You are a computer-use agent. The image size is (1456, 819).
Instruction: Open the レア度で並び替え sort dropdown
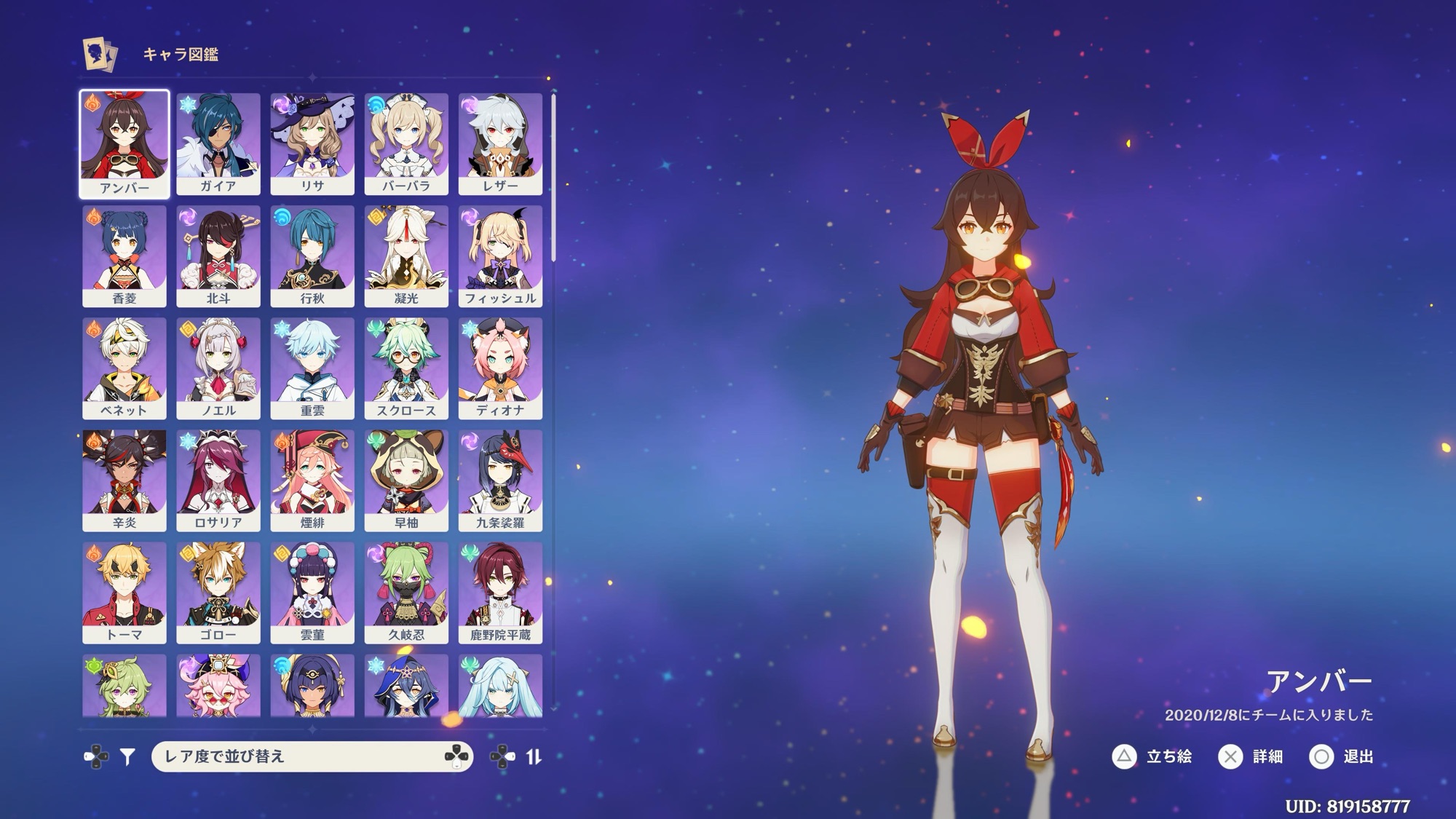tap(312, 756)
